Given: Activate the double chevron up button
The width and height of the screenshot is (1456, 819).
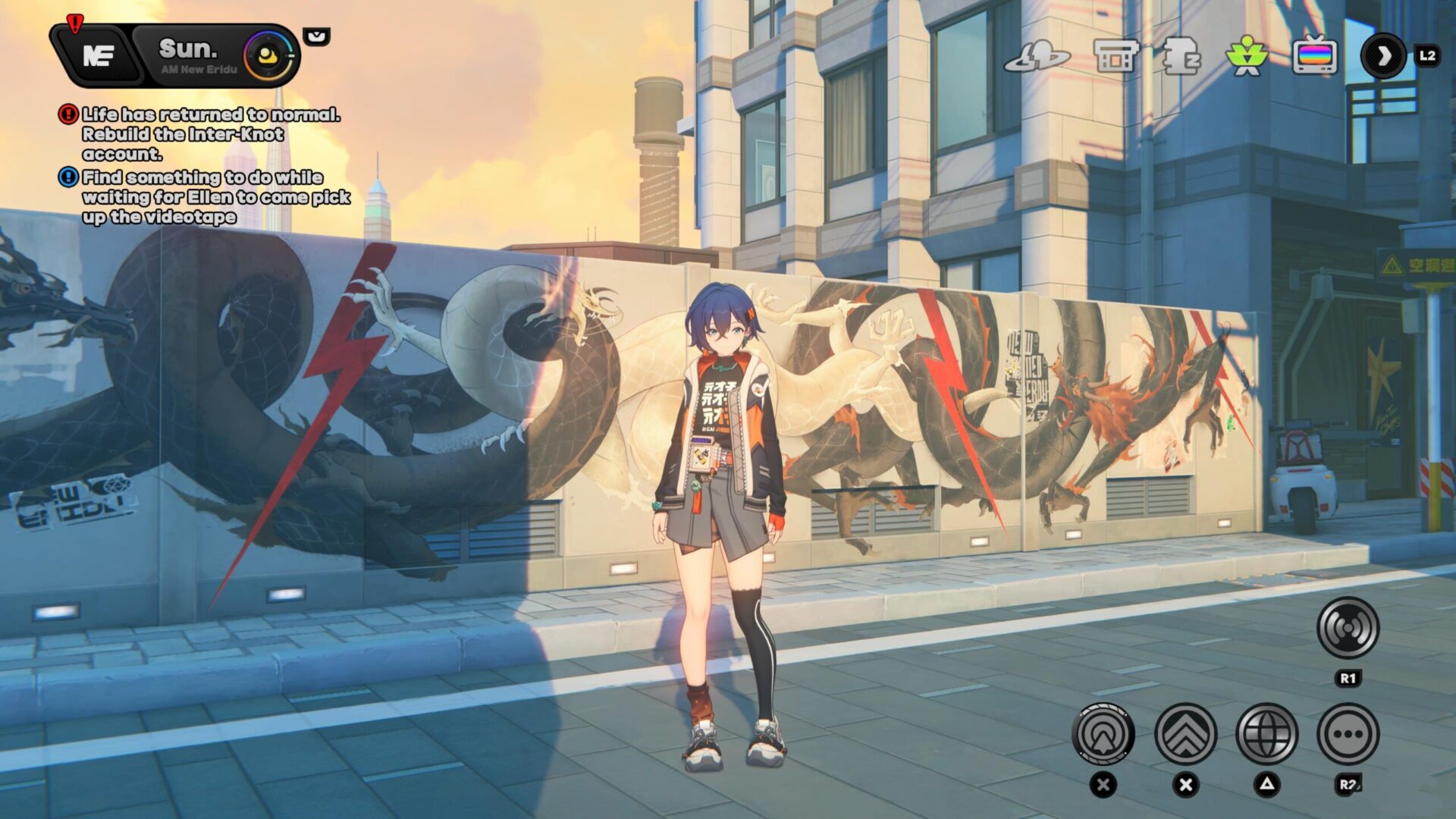Looking at the screenshot, I should [x=1185, y=734].
